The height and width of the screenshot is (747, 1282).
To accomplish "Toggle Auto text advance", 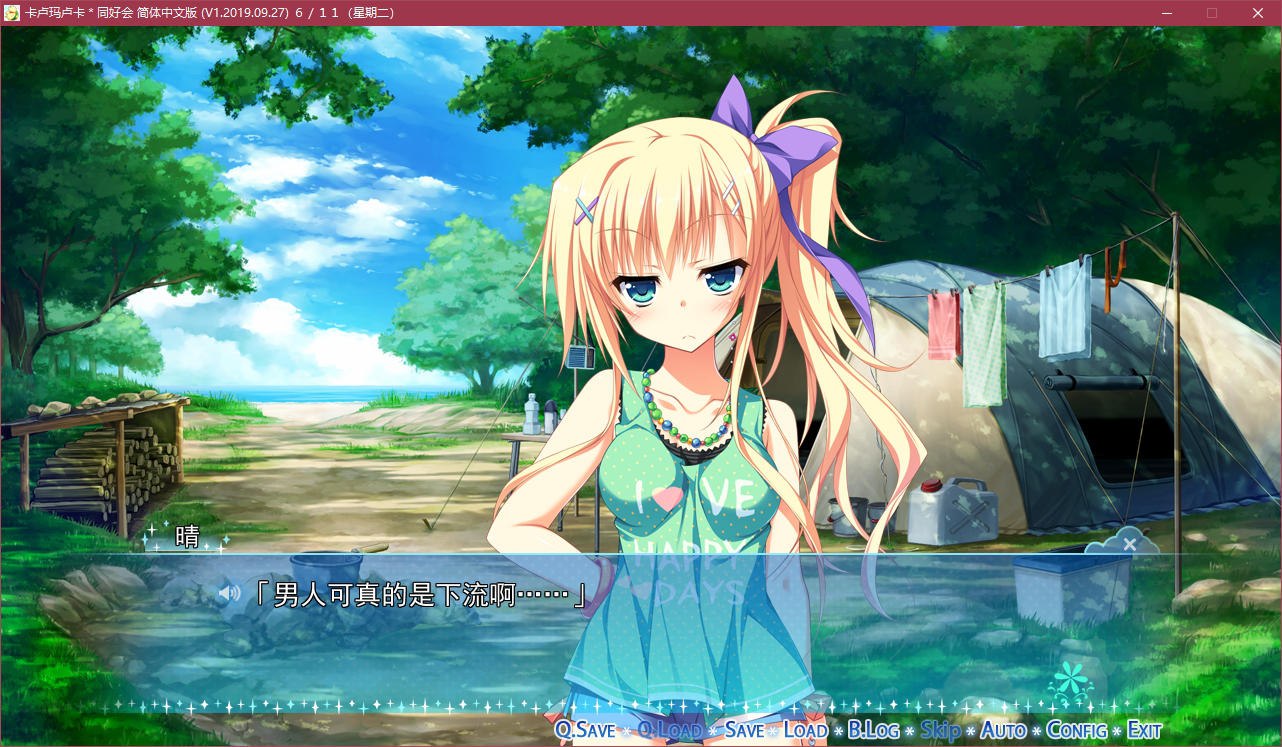I will coord(1003,730).
